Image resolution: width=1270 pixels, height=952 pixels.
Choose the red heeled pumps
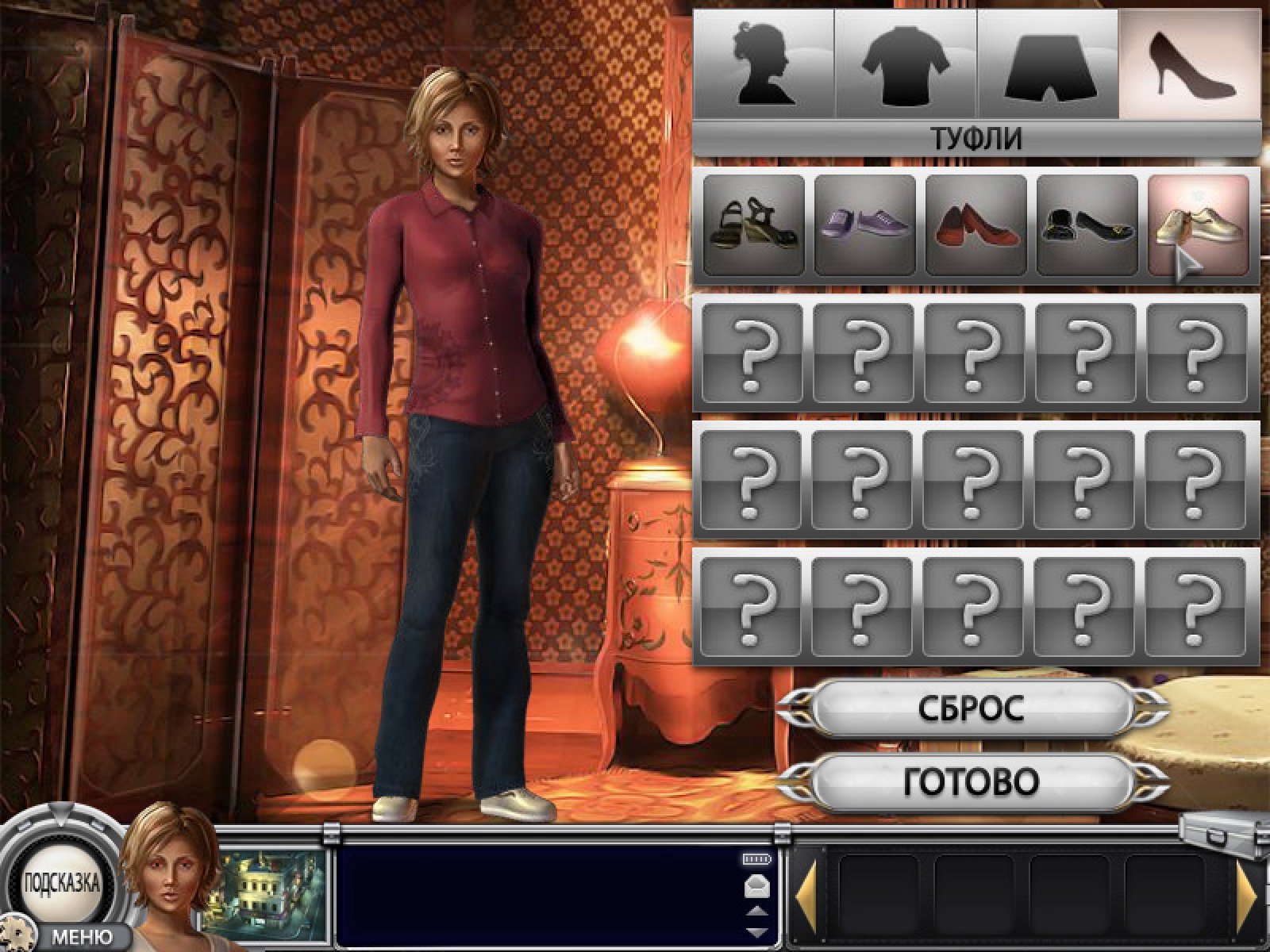[x=976, y=225]
